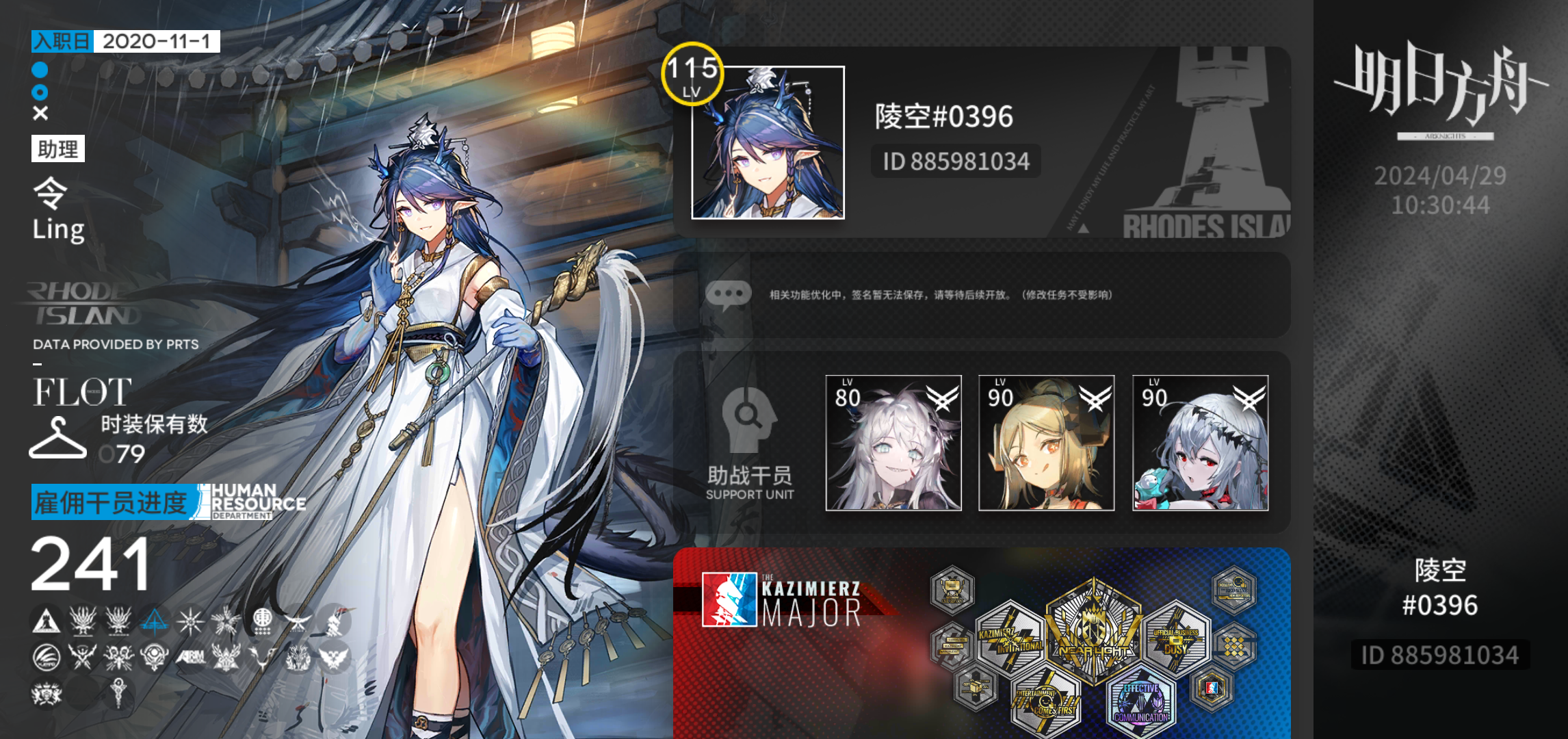
Task: Click the triangular fortress faction emblem
Action: 47,622
